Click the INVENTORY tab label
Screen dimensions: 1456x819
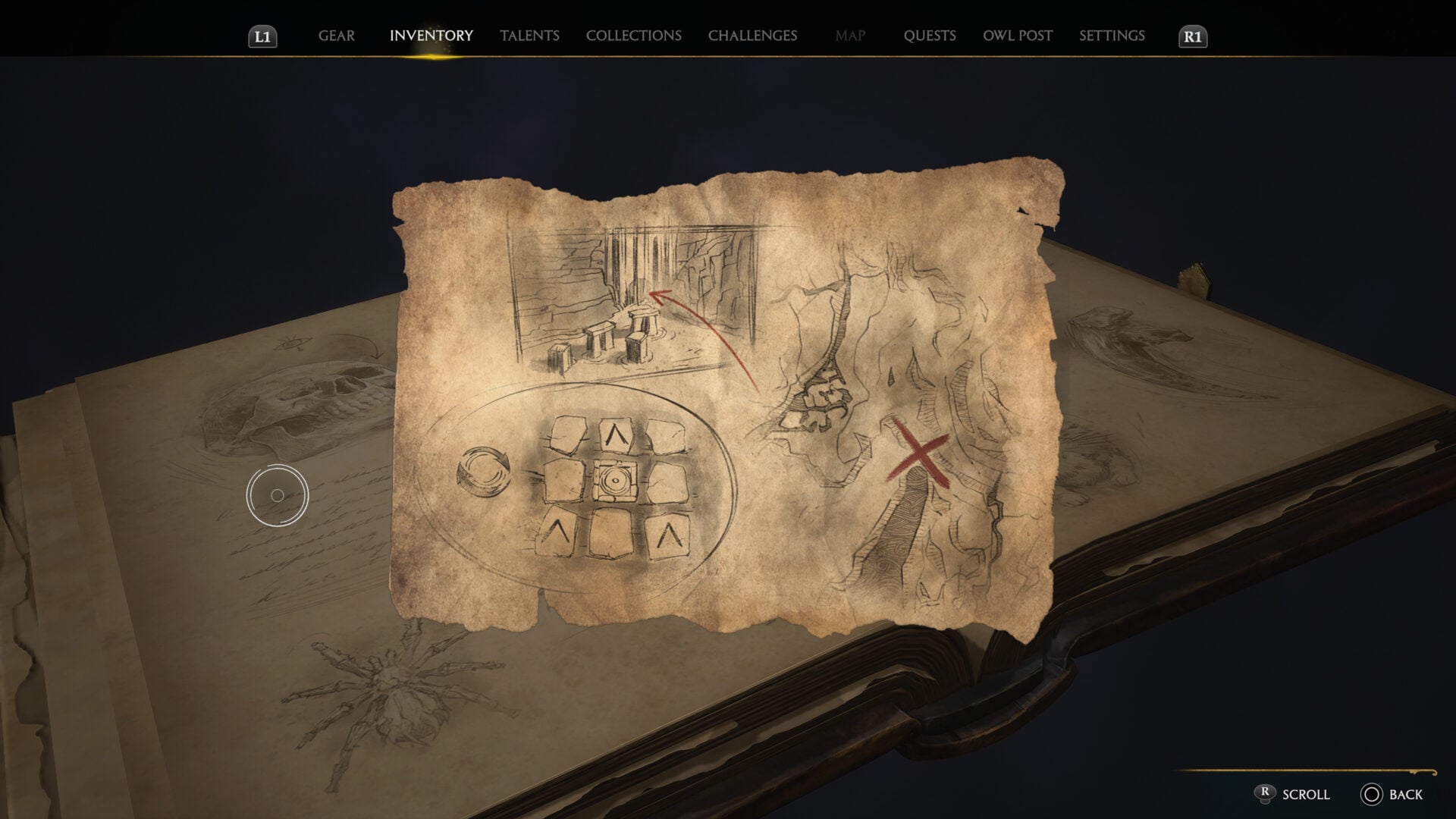(x=431, y=35)
